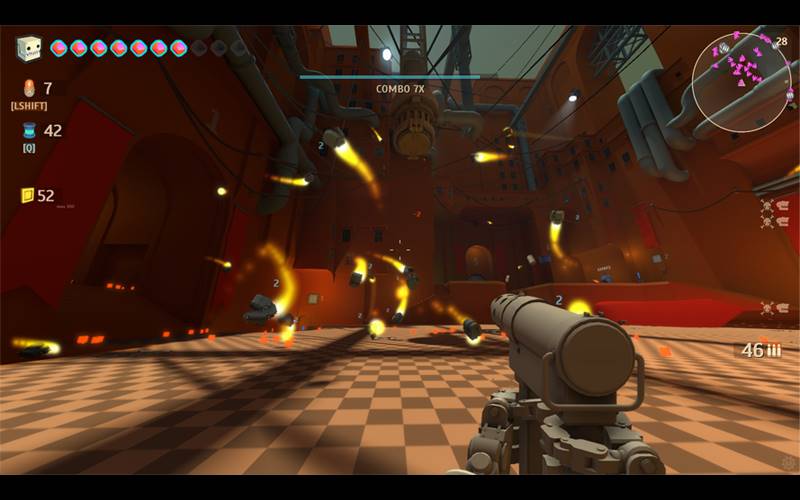Click the skull-cube player portrait
This screenshot has width=800, height=500.
(29, 48)
